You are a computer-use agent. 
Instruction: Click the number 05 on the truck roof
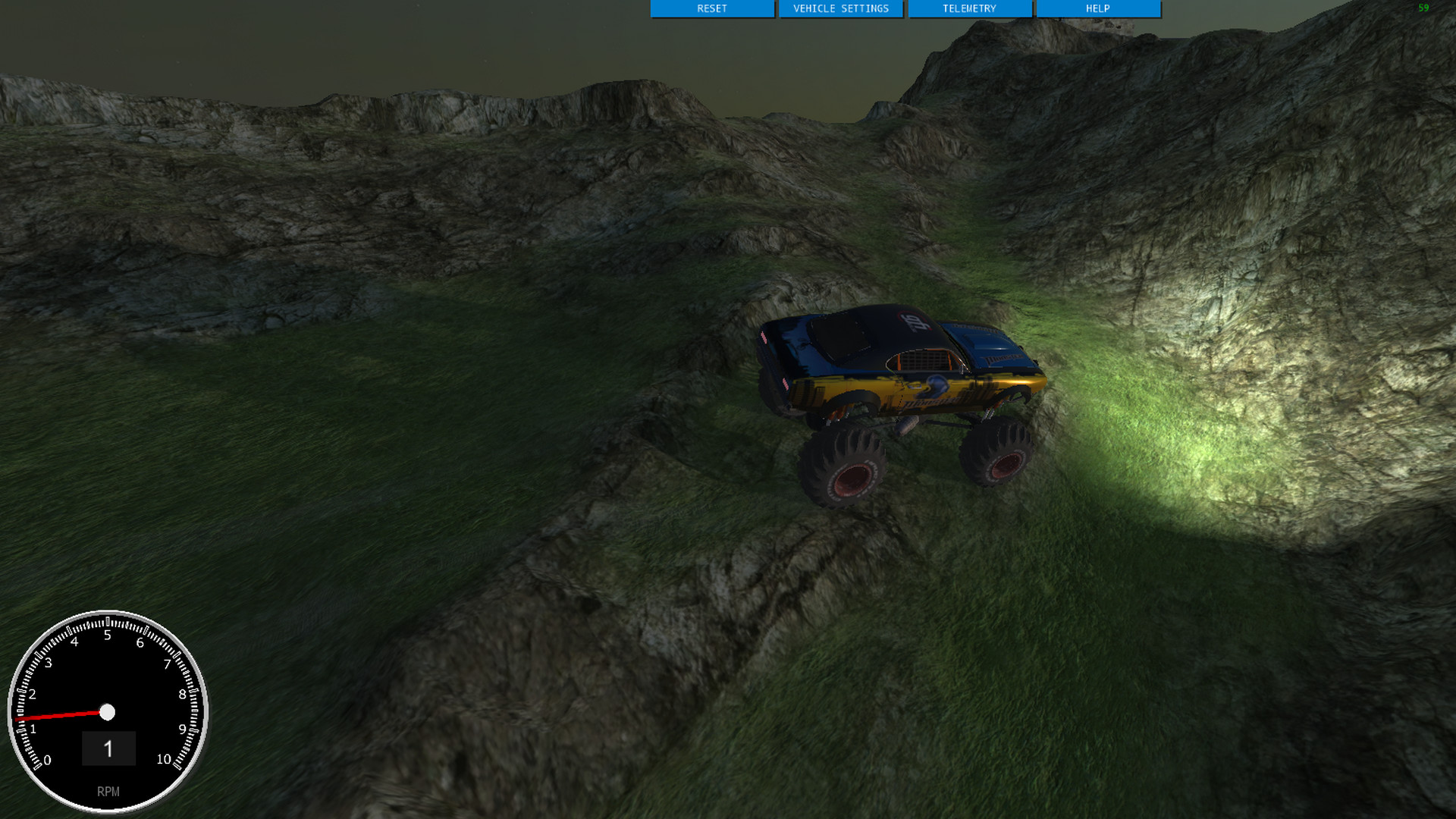pyautogui.click(x=914, y=322)
